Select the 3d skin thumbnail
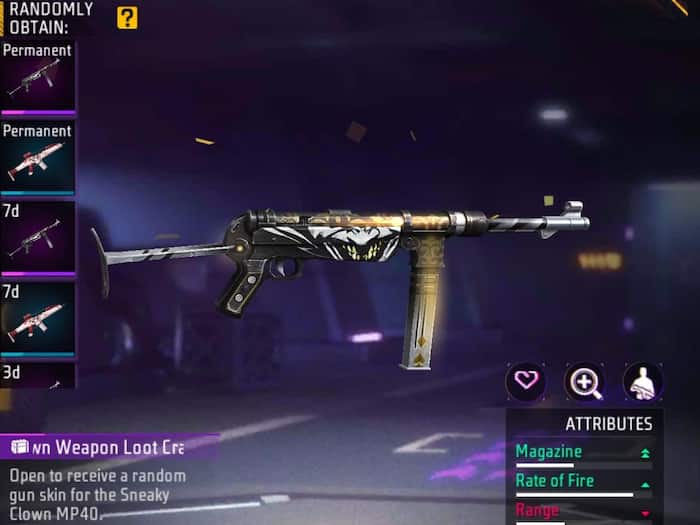 pyautogui.click(x=37, y=376)
